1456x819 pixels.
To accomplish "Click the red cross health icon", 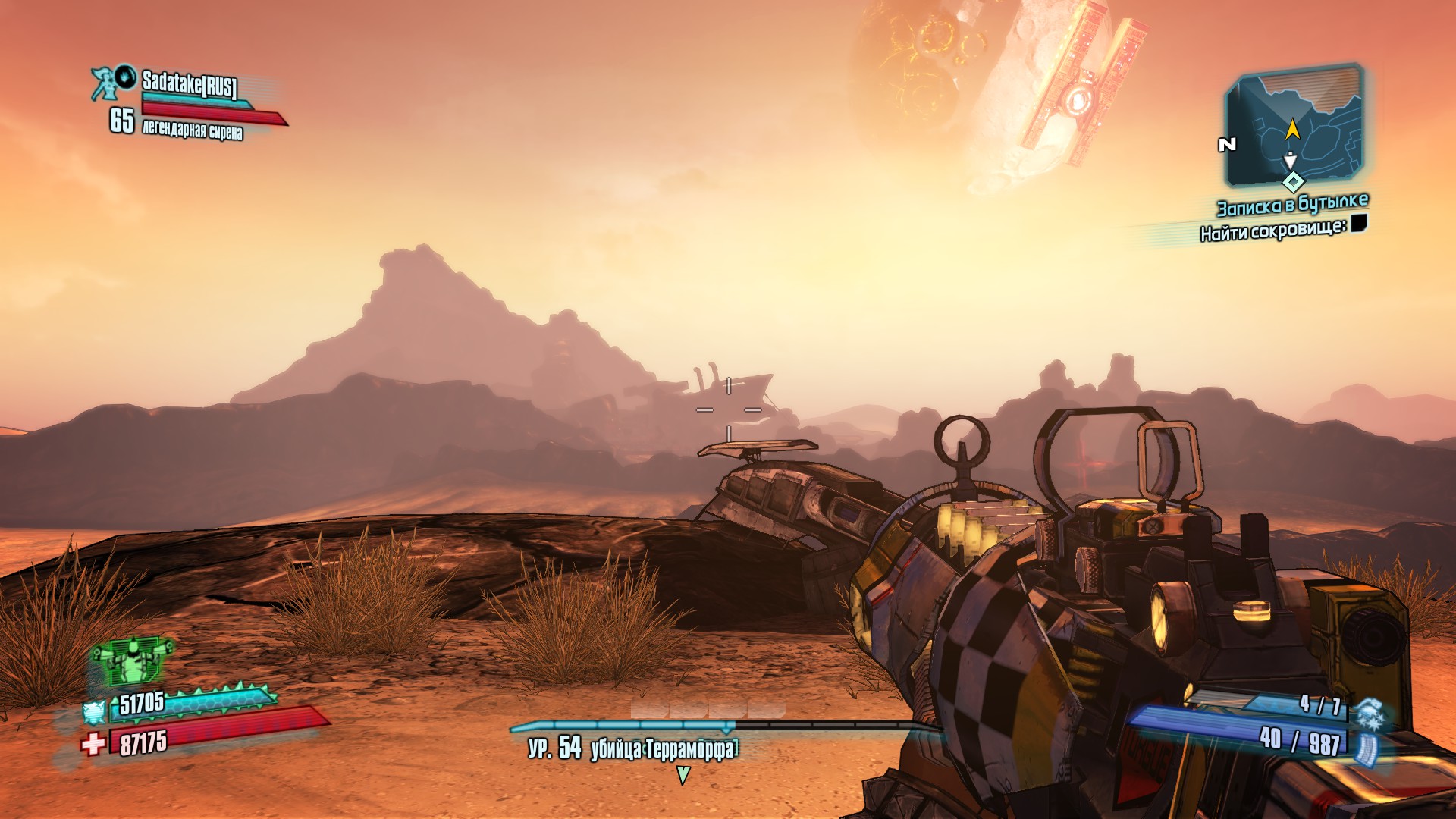I will pyautogui.click(x=93, y=743).
